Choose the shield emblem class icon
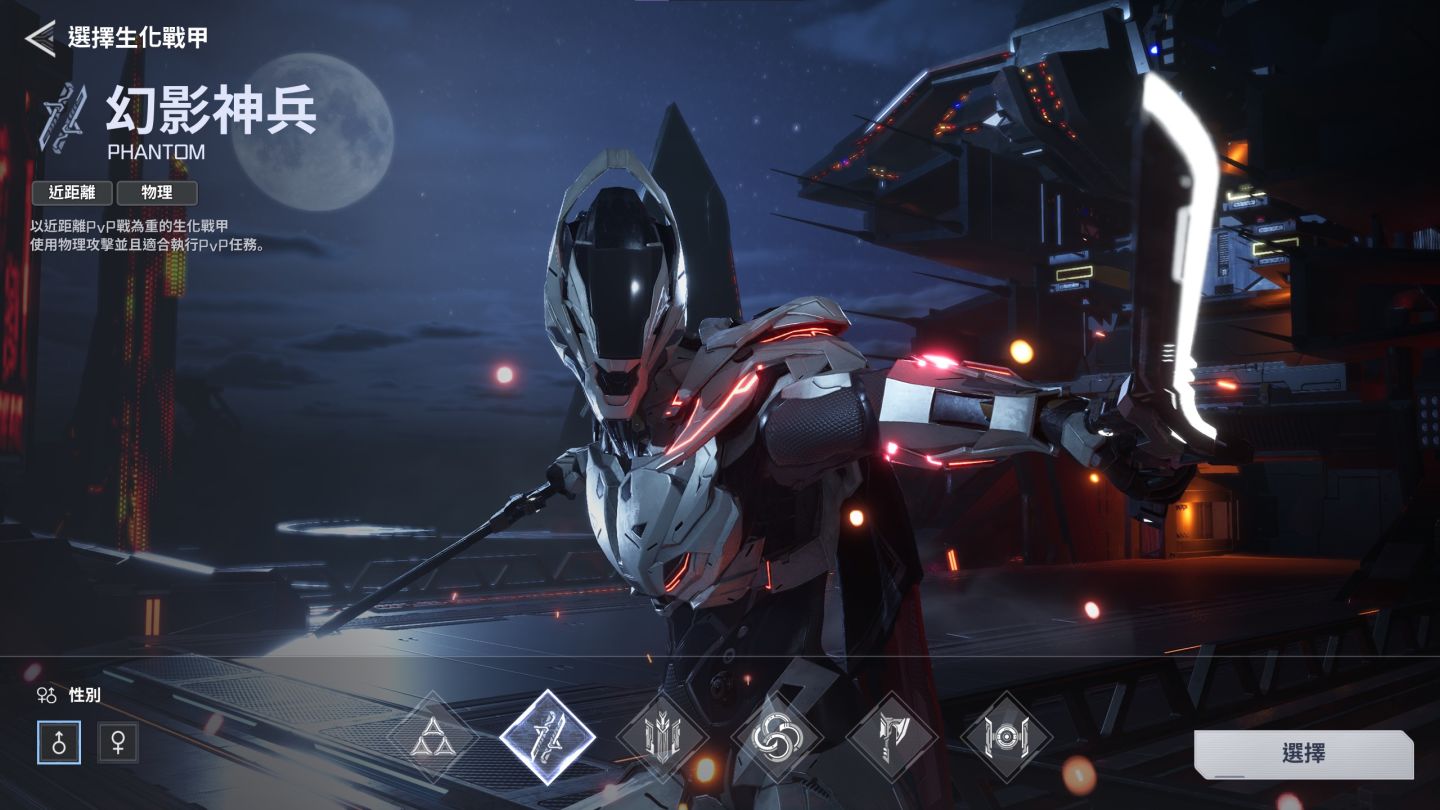This screenshot has width=1440, height=810. point(662,739)
